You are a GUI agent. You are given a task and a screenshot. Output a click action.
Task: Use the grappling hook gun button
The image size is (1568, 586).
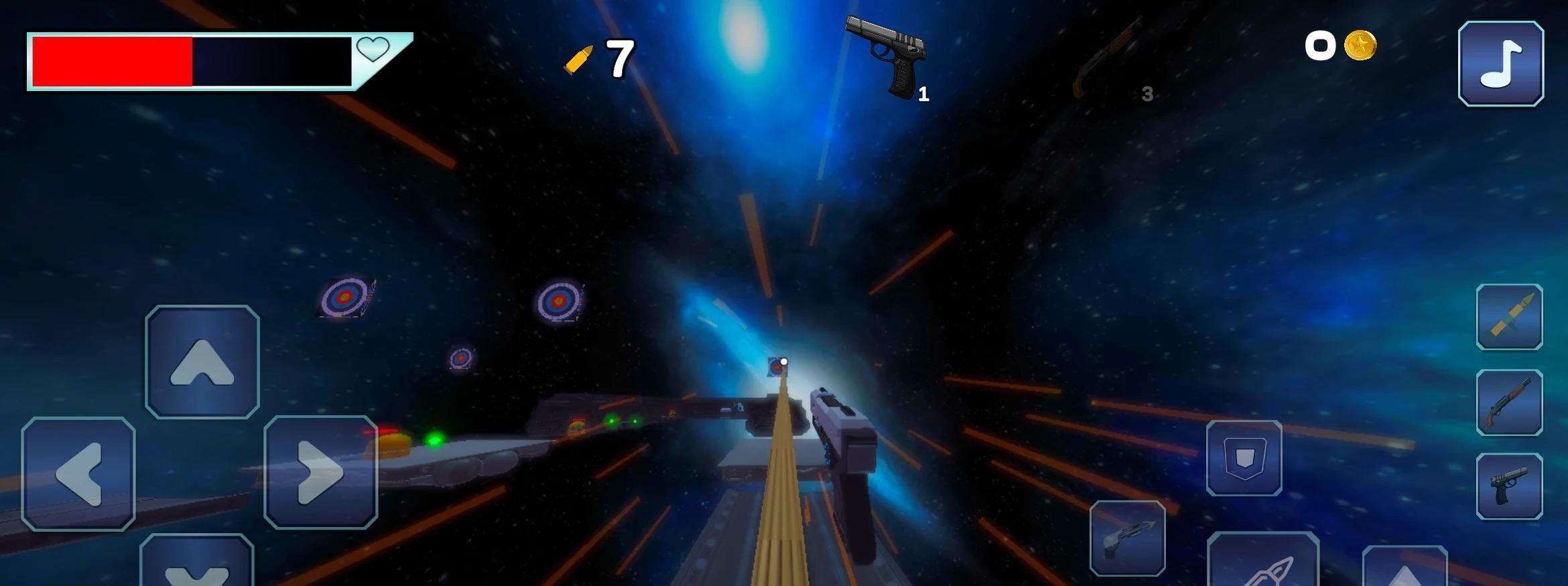point(1127,538)
